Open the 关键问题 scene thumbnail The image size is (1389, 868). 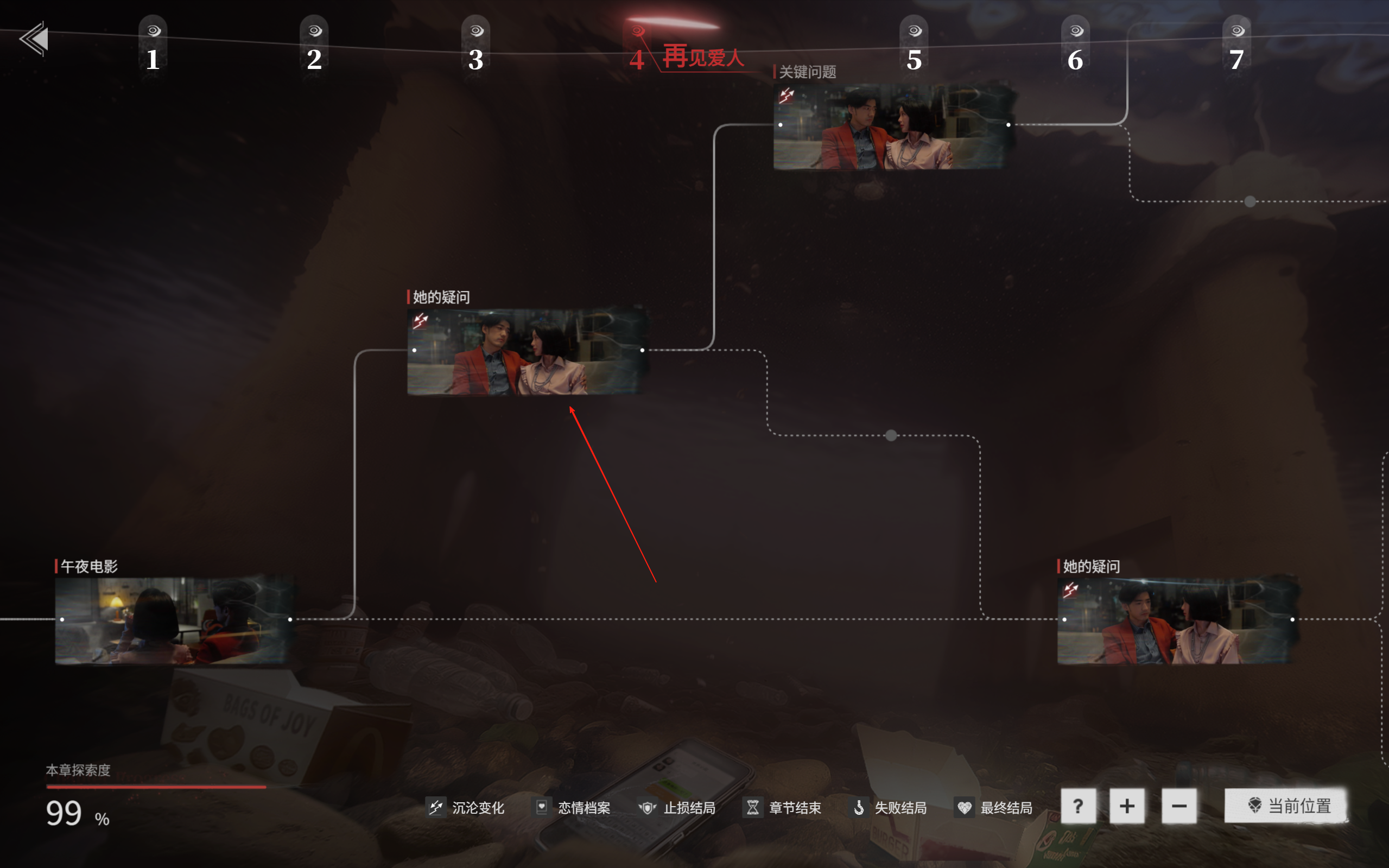(x=893, y=126)
